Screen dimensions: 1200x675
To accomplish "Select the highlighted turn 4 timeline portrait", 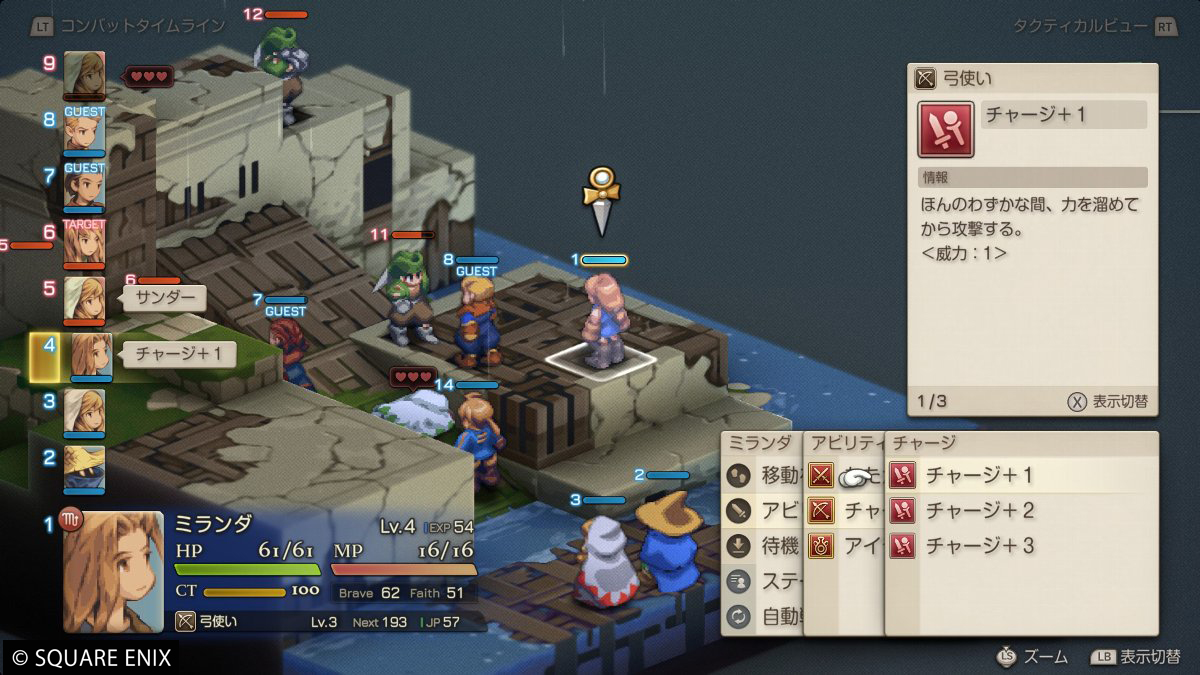I will coord(88,356).
